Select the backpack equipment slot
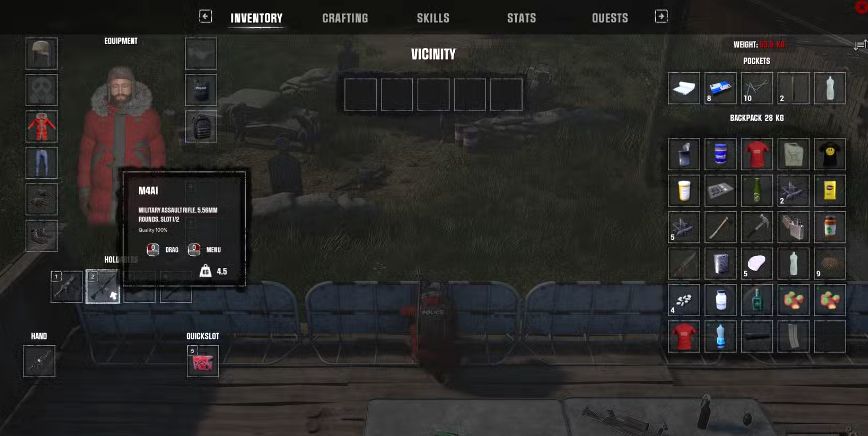Image resolution: width=868 pixels, height=436 pixels. coord(201,127)
